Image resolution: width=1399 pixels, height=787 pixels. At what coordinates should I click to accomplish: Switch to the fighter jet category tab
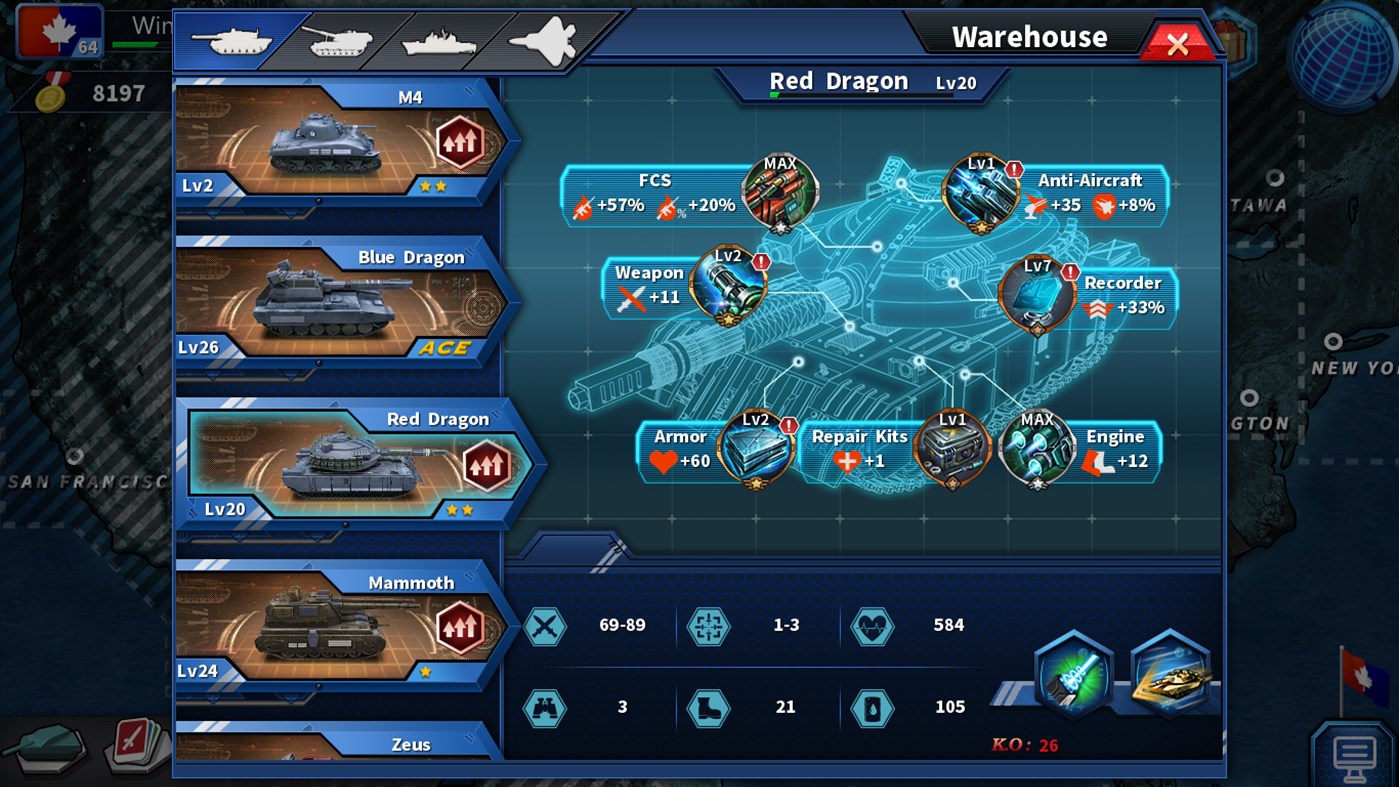click(545, 38)
